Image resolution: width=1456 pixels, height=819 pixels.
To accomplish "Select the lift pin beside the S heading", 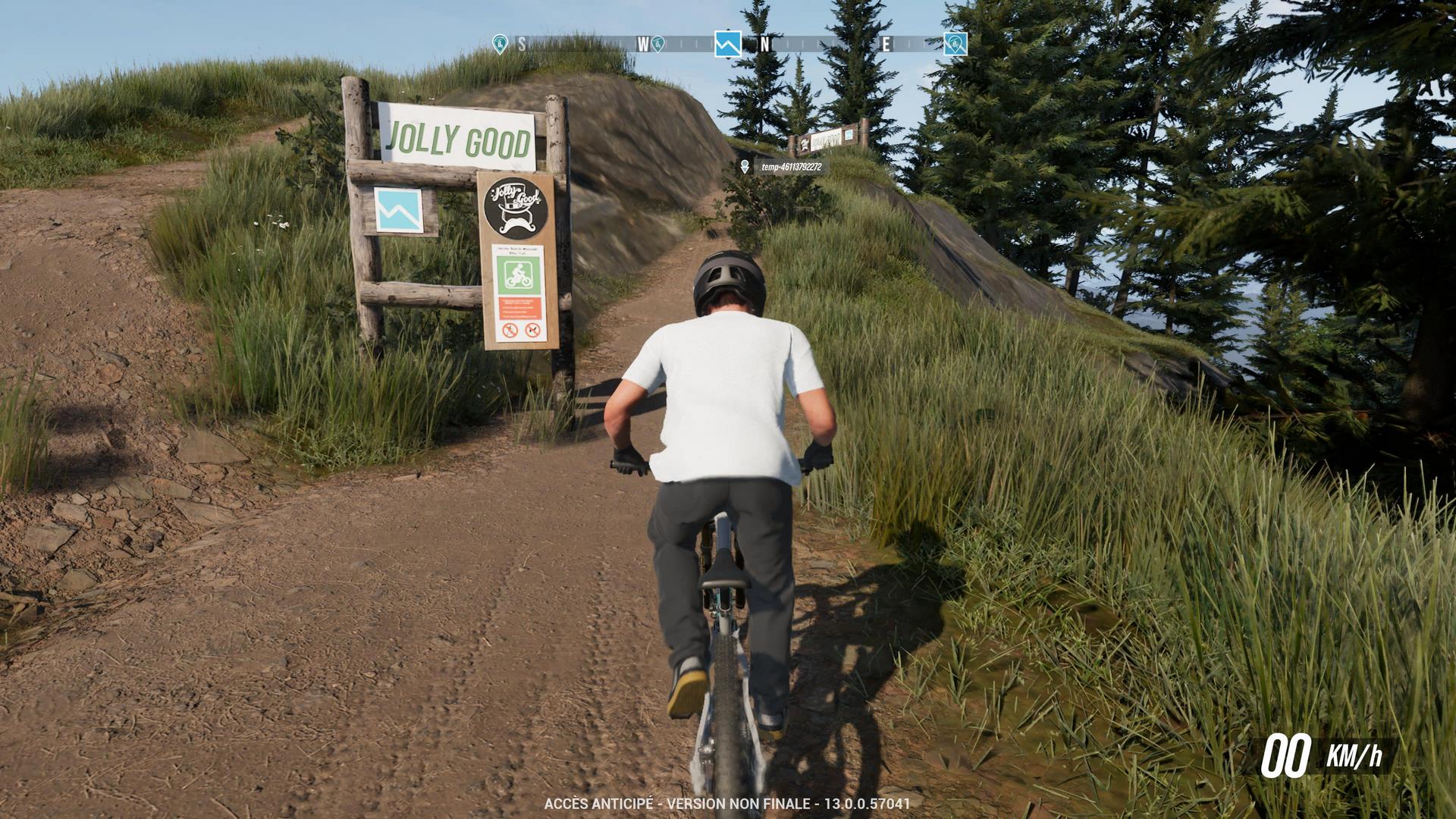I will tap(499, 44).
